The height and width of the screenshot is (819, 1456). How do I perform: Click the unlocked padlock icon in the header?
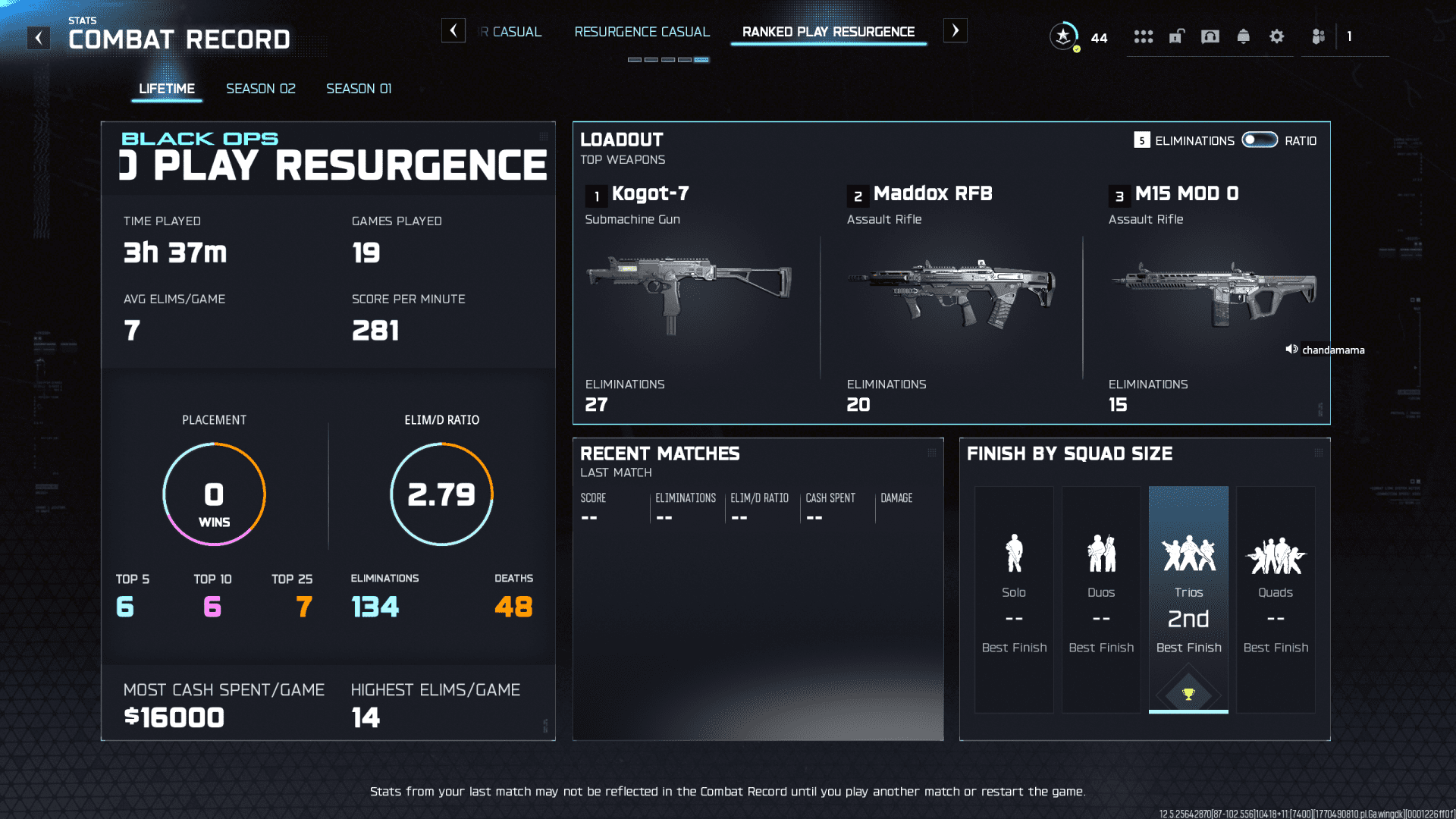click(x=1176, y=36)
